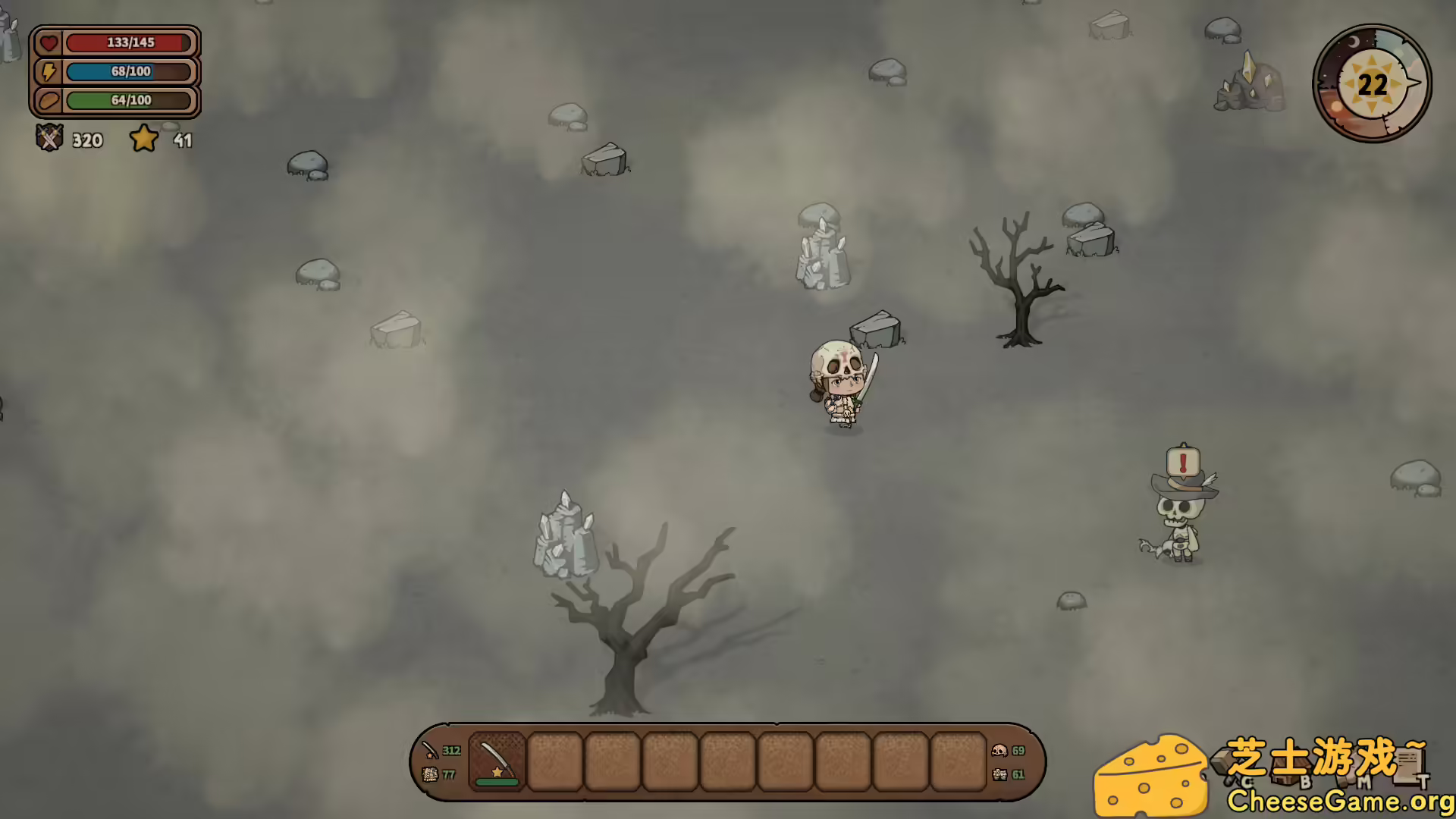The image size is (1456, 819).
Task: Click the arrow counter icon showing 312
Action: coord(429,750)
